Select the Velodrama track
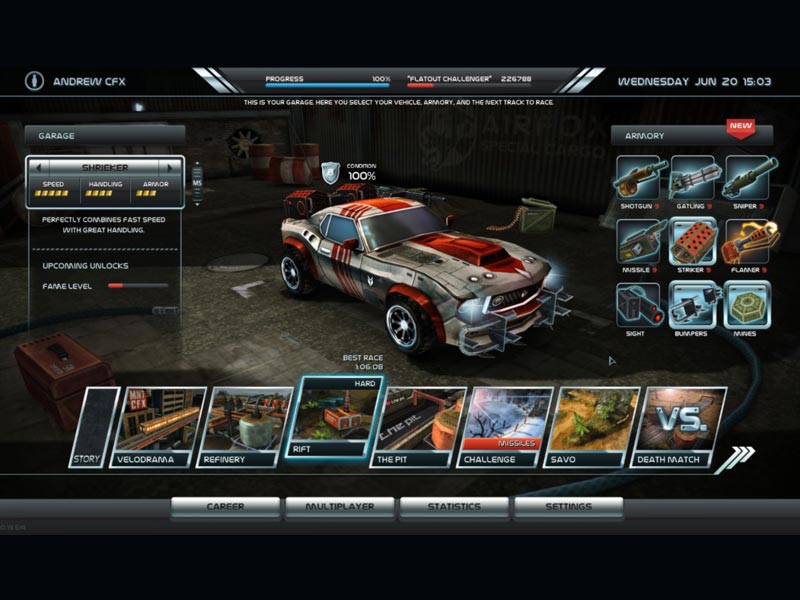800x600 pixels. point(158,427)
